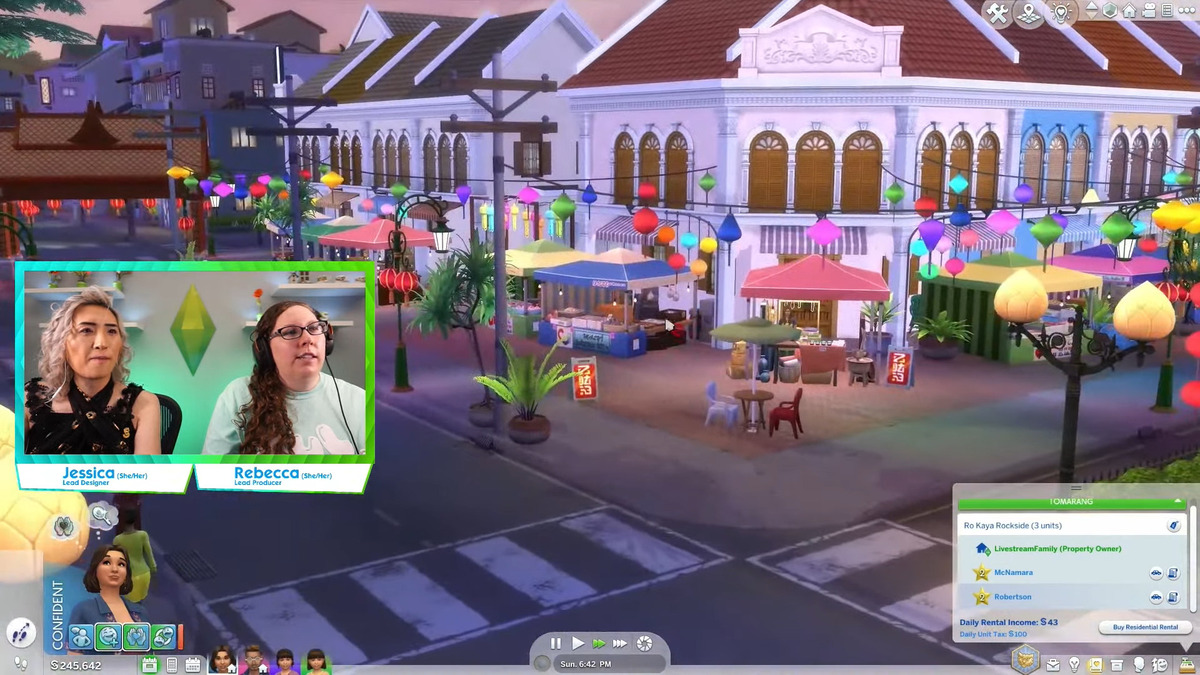
Task: Click the heart lightbulb icon
Action: coord(1061,12)
